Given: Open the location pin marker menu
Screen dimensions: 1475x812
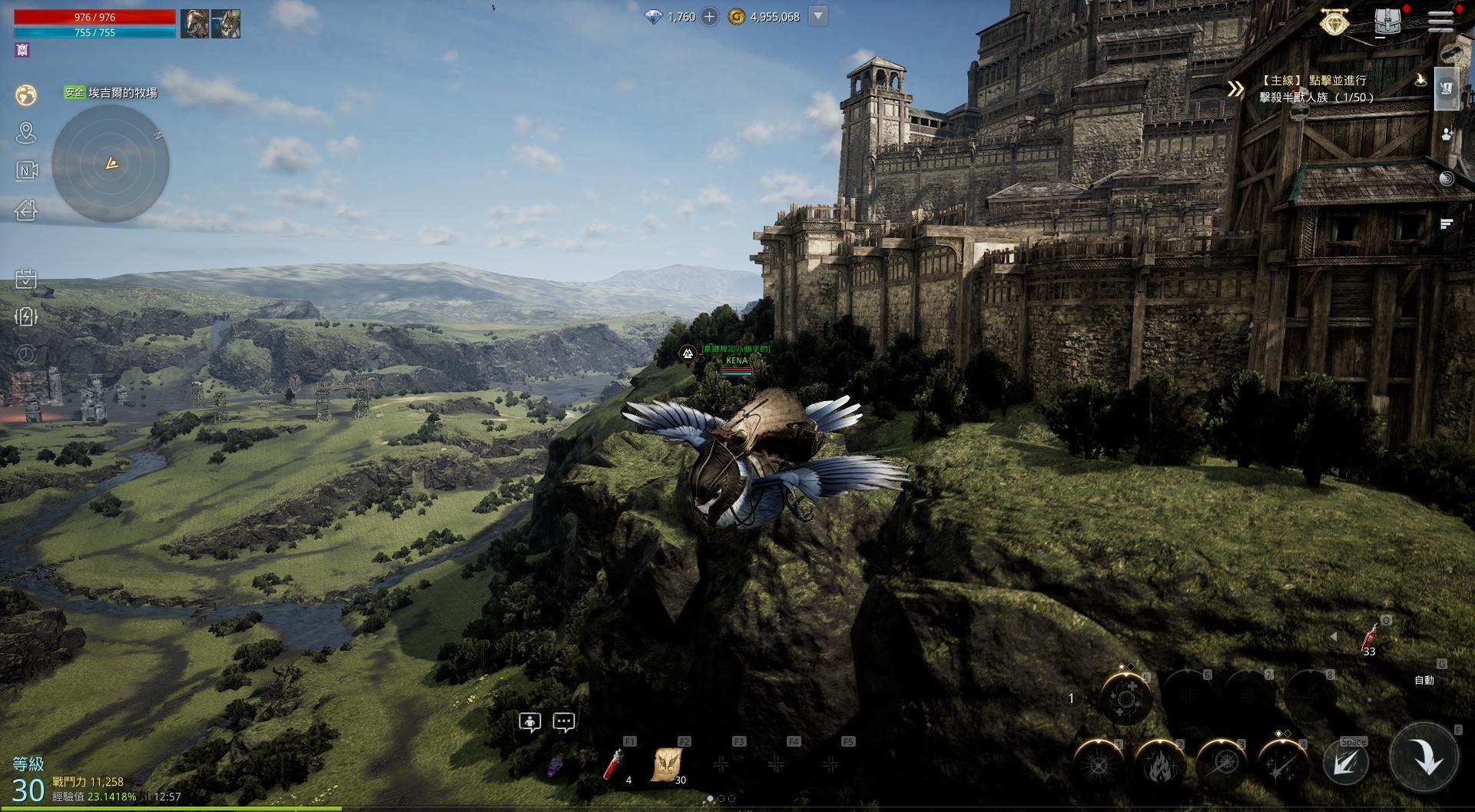Looking at the screenshot, I should point(26,133).
